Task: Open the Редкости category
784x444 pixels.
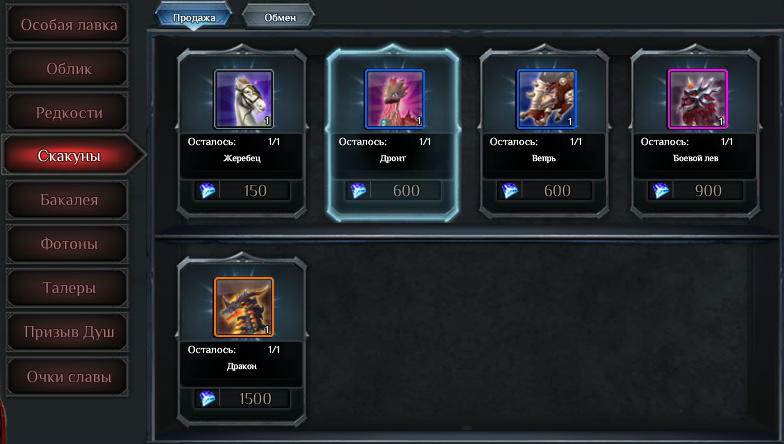Action: point(68,112)
